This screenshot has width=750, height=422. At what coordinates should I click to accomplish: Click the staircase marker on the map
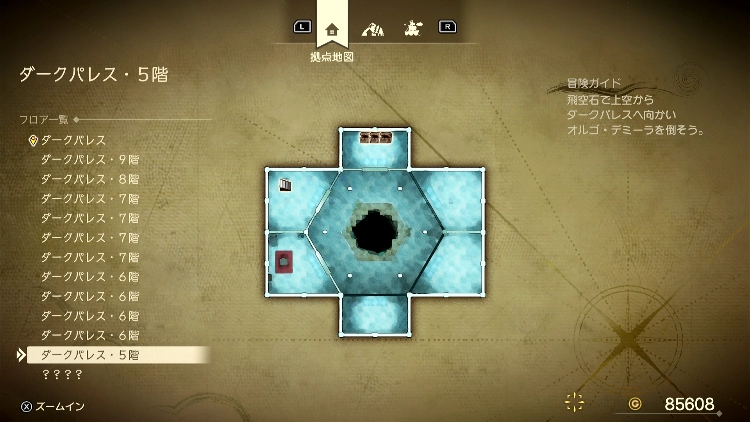tap(287, 185)
